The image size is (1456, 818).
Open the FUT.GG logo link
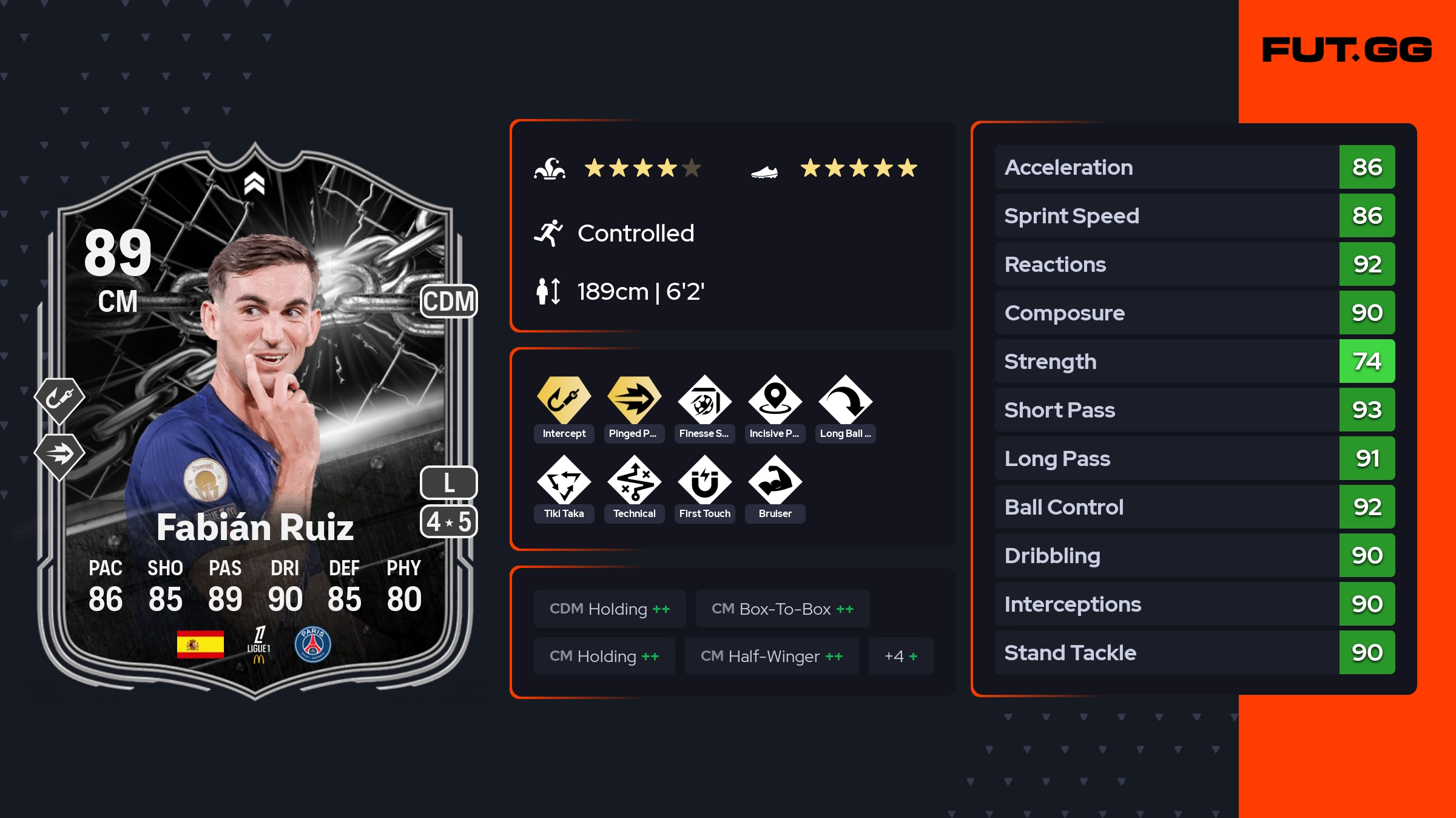[x=1347, y=50]
